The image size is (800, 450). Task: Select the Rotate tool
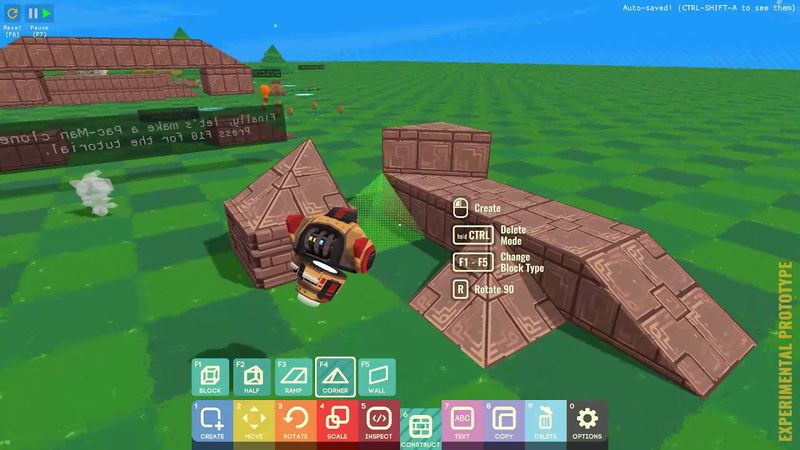[296, 422]
